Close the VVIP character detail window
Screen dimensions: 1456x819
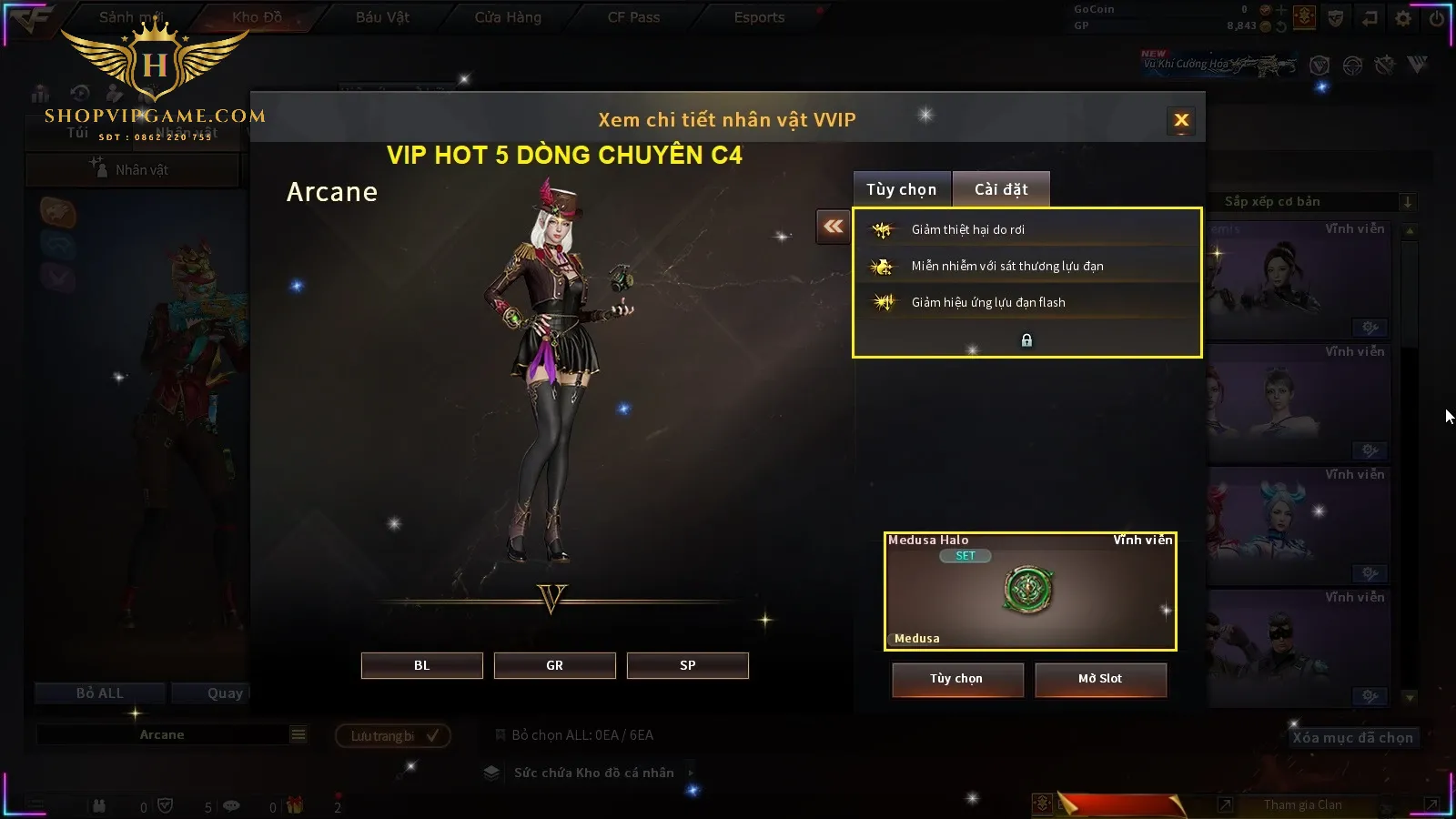(1181, 120)
